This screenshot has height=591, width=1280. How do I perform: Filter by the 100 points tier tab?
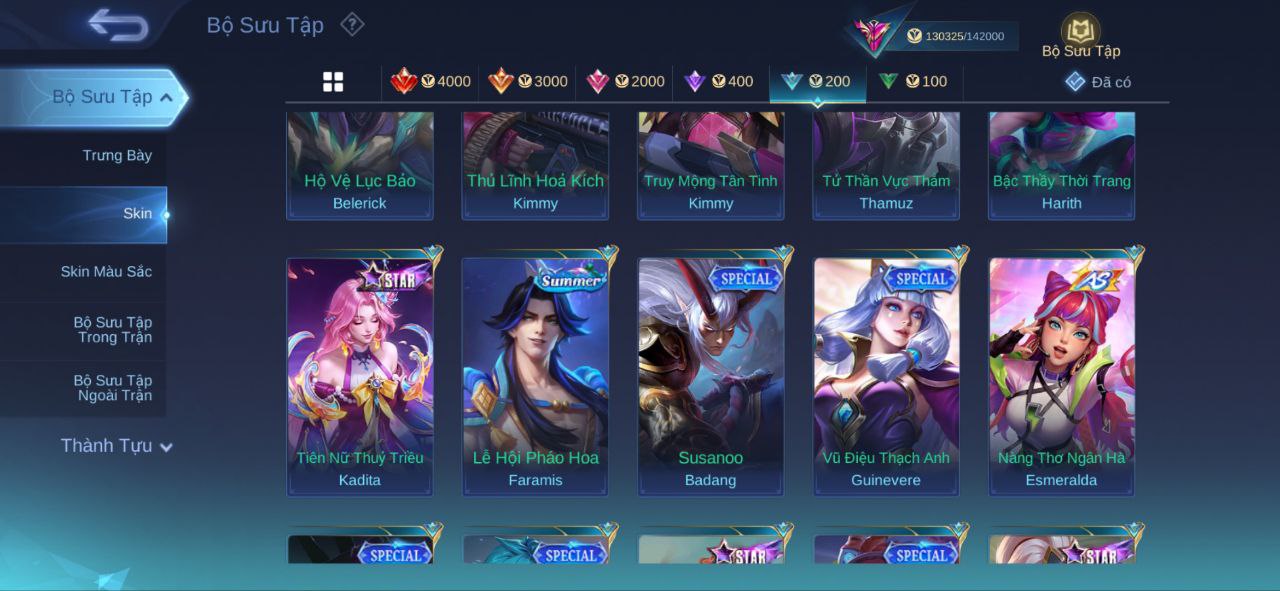click(x=913, y=81)
